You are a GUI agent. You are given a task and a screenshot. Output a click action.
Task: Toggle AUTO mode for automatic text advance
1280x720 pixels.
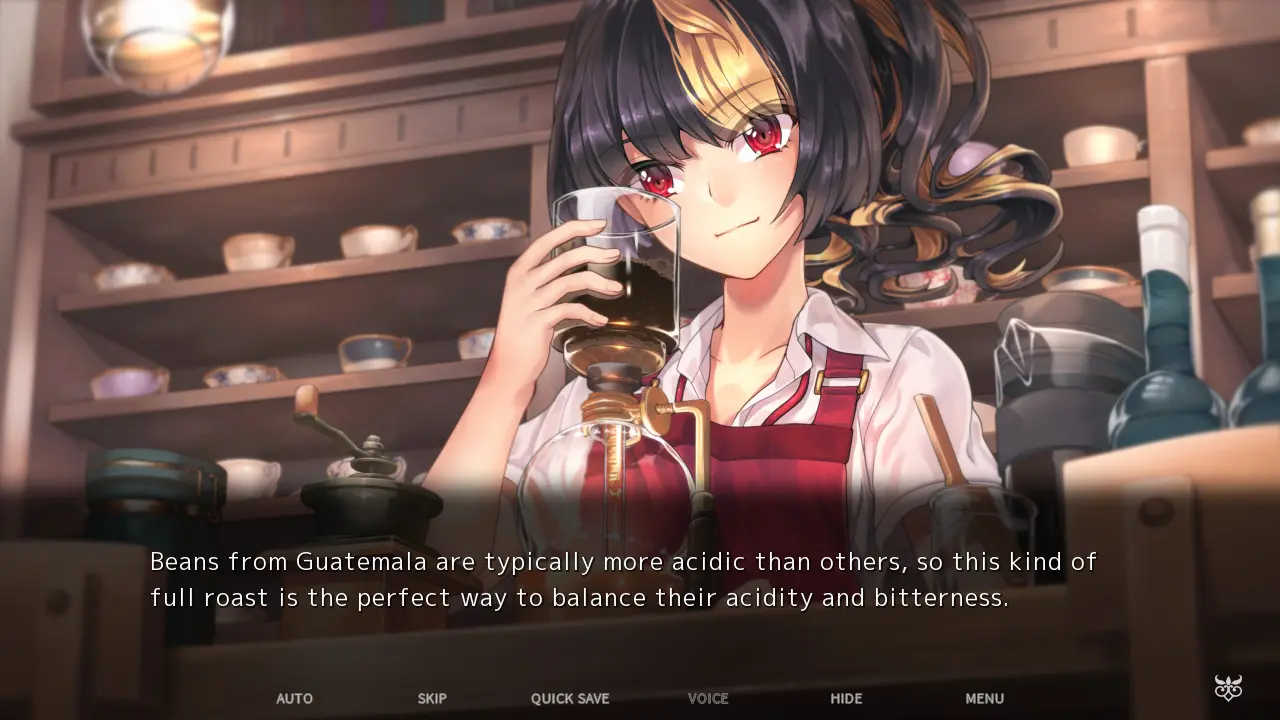click(x=294, y=699)
